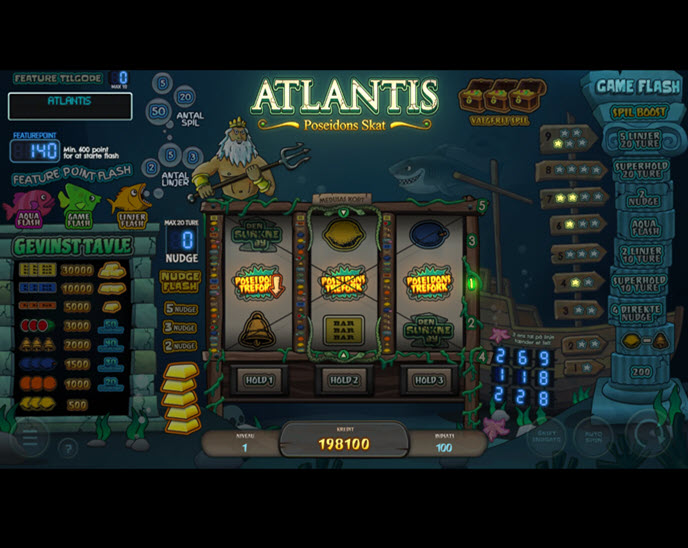
Task: Activate the Nudge Flash button
Action: pyautogui.click(x=180, y=282)
